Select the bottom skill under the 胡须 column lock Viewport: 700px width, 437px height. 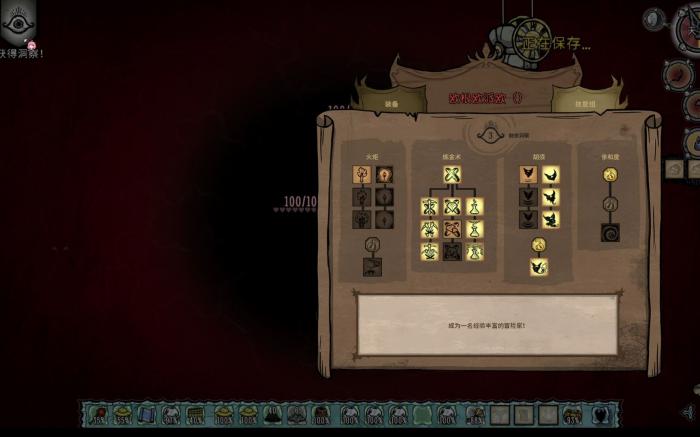coord(538,267)
